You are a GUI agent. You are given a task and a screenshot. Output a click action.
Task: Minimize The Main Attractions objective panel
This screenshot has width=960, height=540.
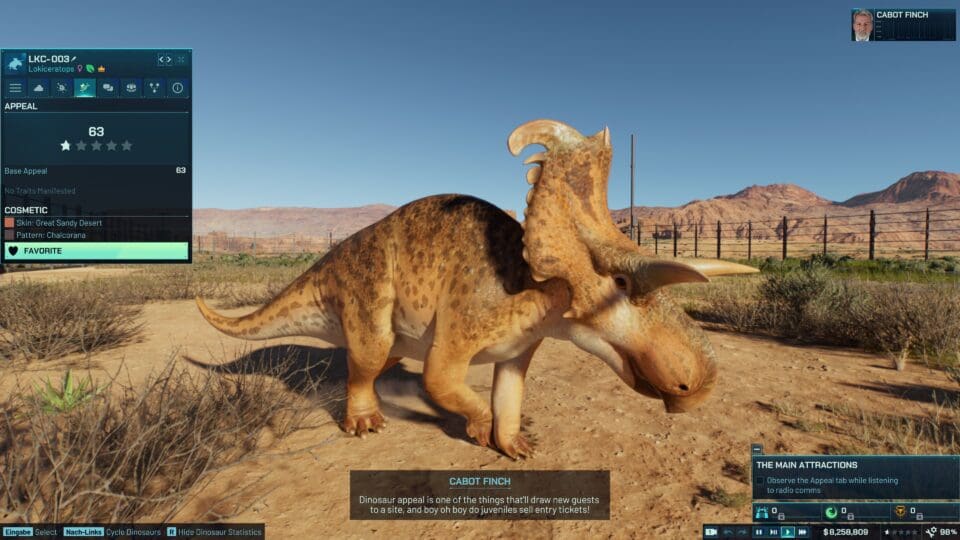[x=757, y=450]
